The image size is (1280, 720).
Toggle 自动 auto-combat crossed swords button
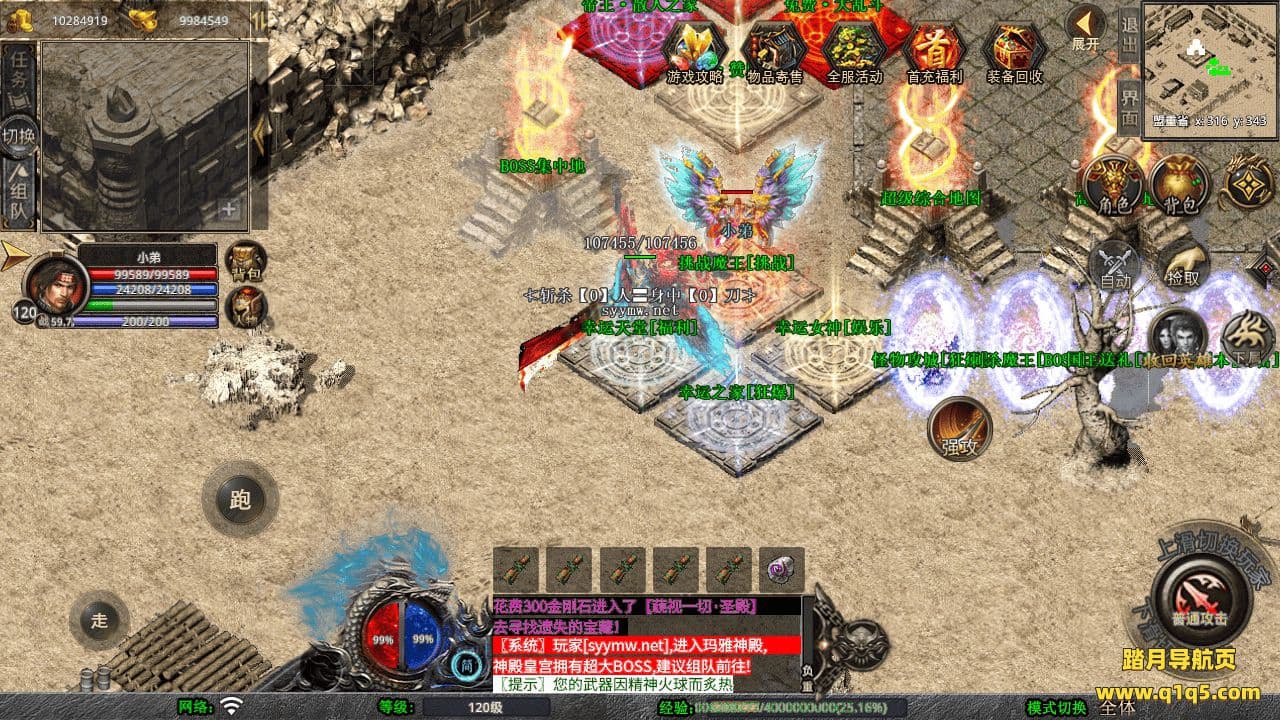pyautogui.click(x=1115, y=265)
